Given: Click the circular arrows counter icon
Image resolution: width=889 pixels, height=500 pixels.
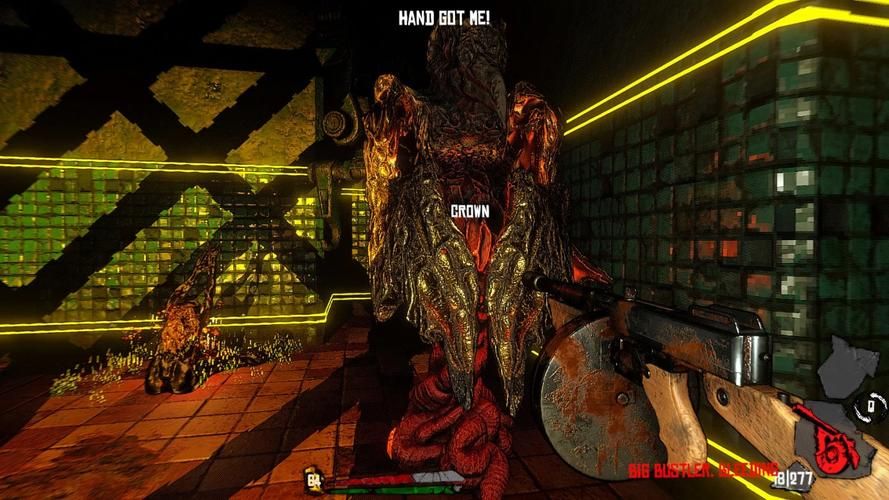Looking at the screenshot, I should click(869, 405).
